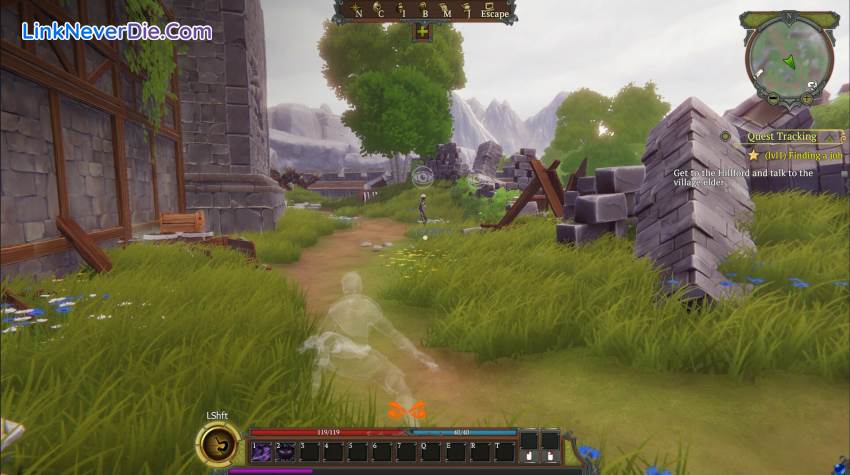Viewport: 850px width, 475px height.
Task: Zoom out the minimap with the minus button
Action: tap(772, 98)
